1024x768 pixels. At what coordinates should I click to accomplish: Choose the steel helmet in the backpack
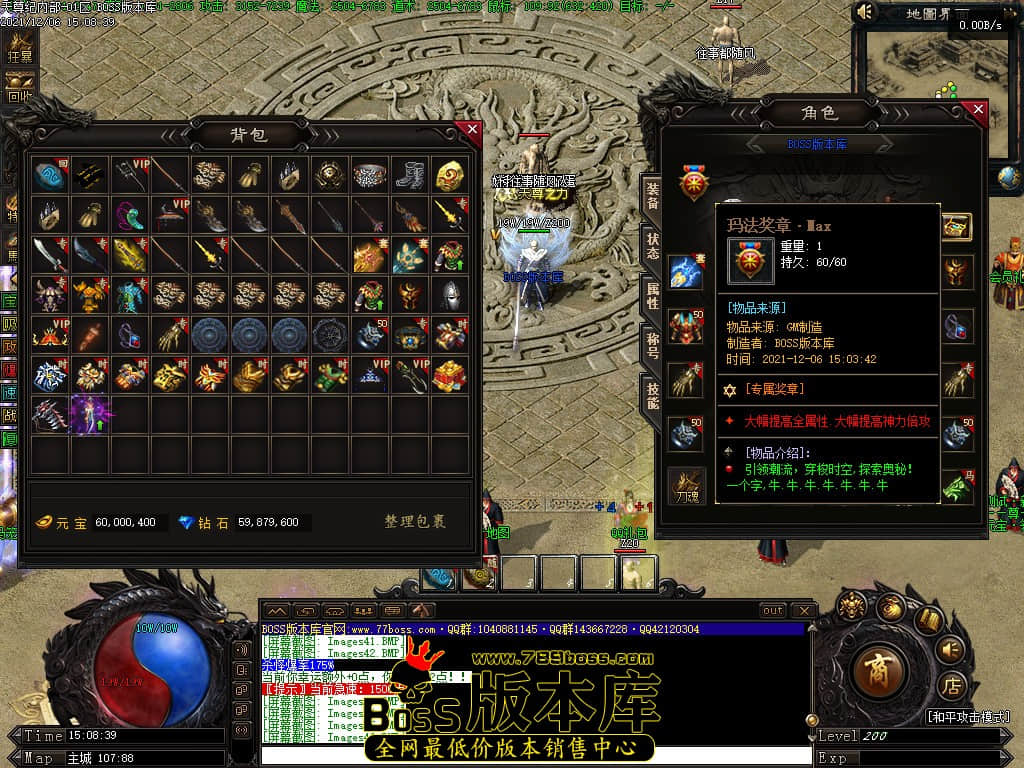coord(449,295)
